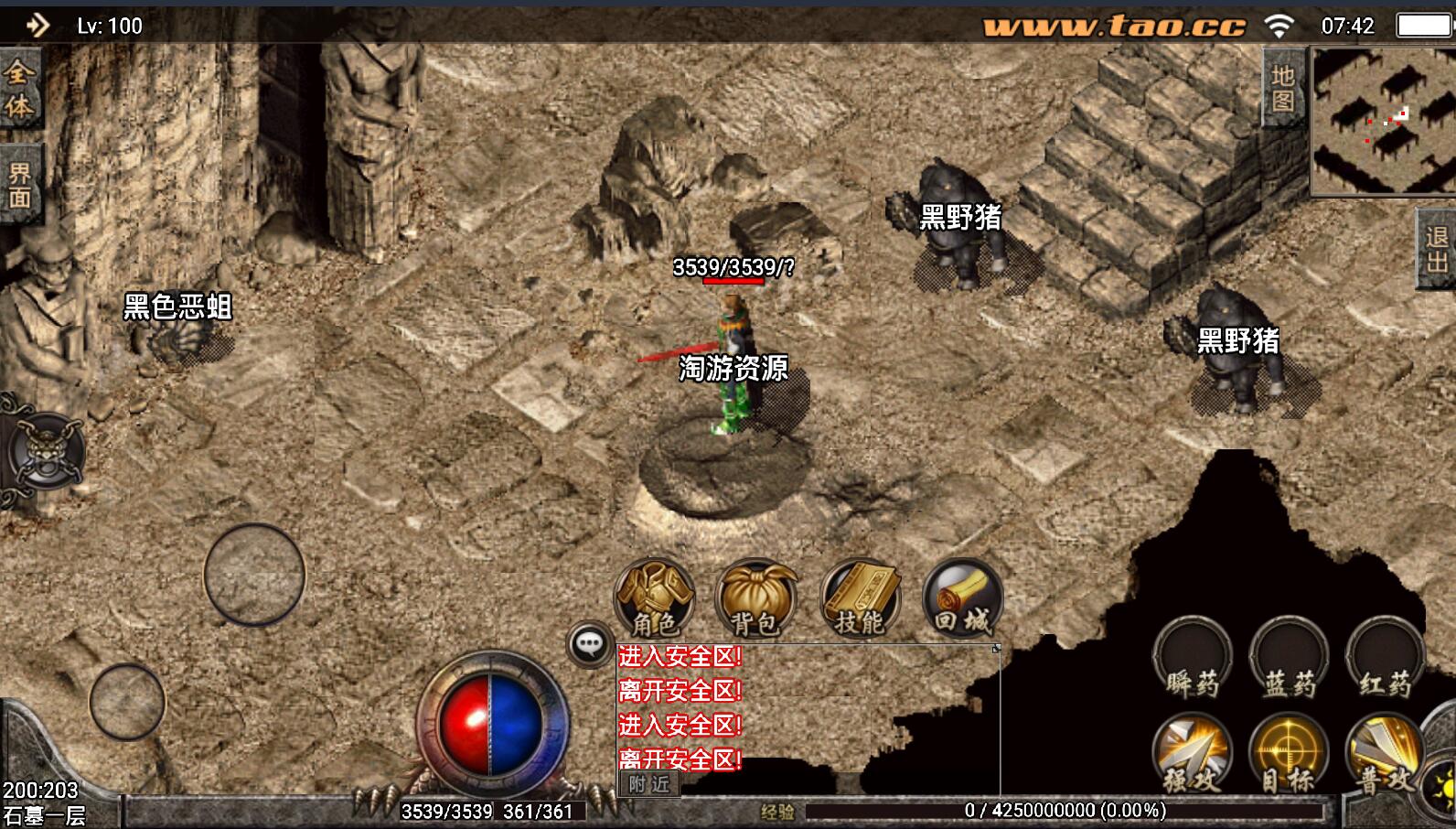The height and width of the screenshot is (829, 1456).
Task: Use the 瞬药 instant potion slot
Action: tap(1193, 659)
